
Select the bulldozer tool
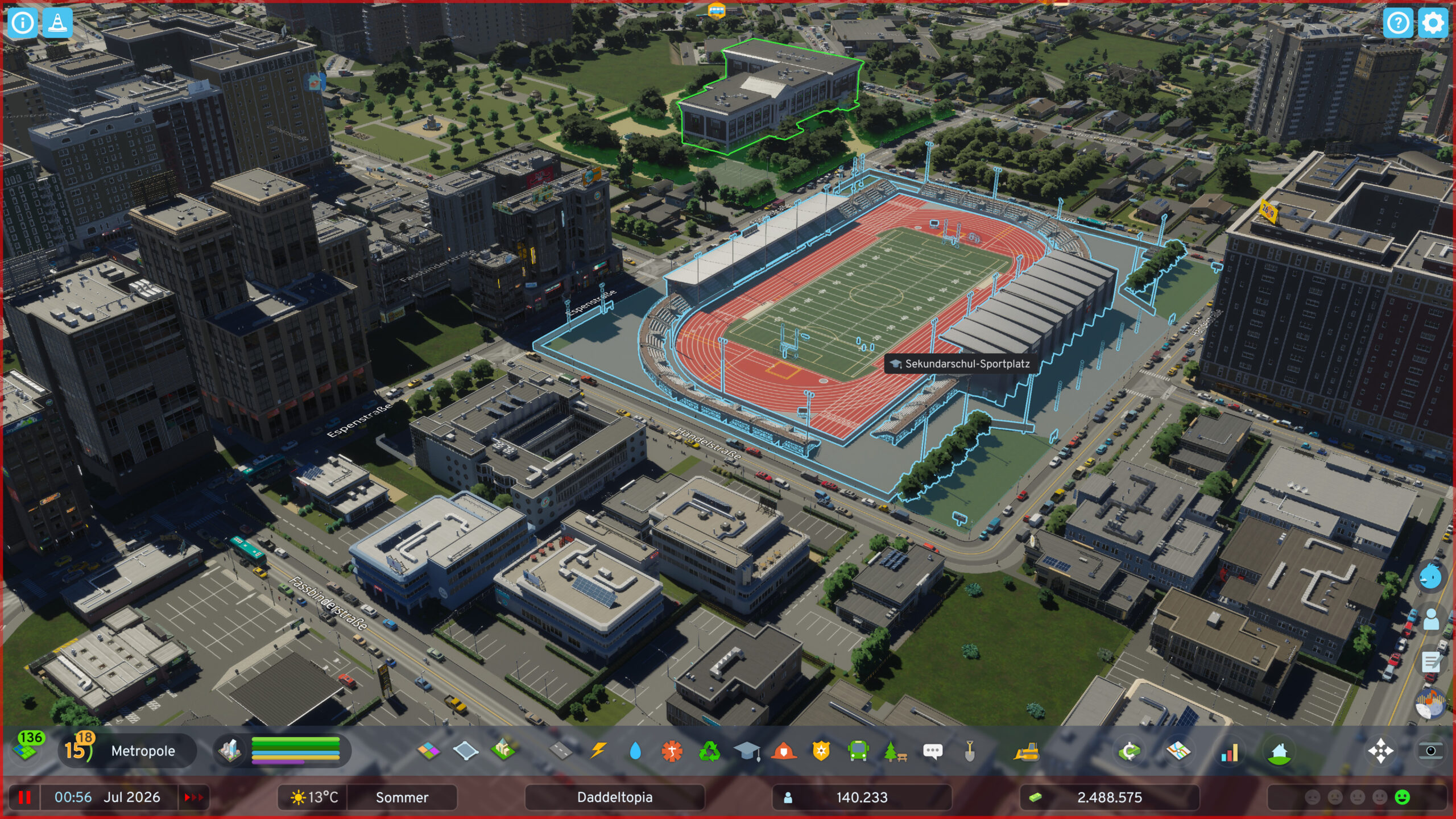[1027, 751]
